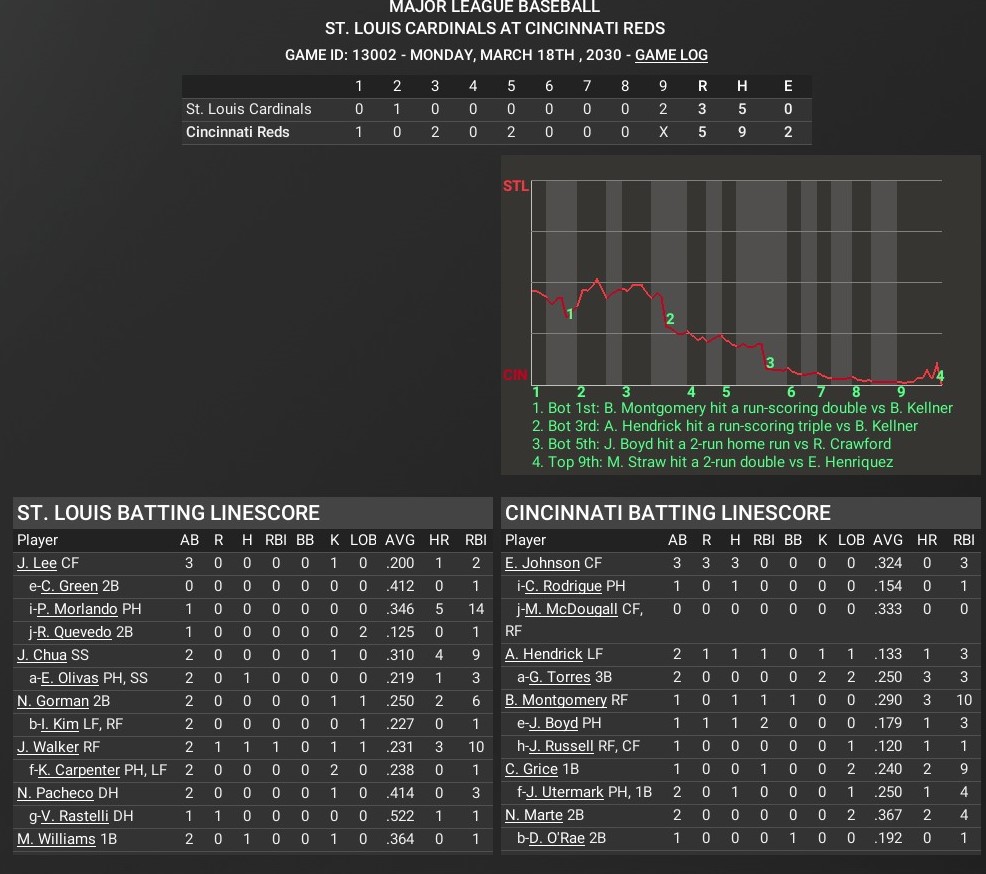The image size is (986, 874).
Task: Open the GAME LOG link
Action: [671, 55]
